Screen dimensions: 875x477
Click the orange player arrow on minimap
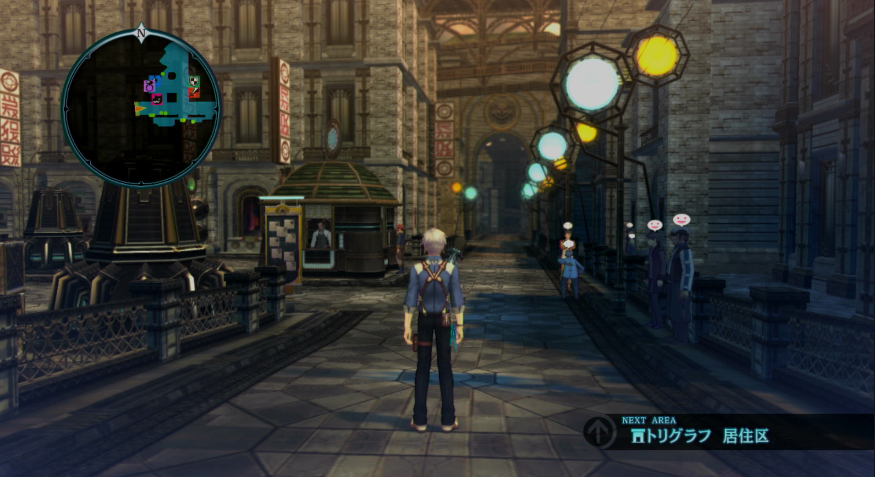[x=140, y=108]
